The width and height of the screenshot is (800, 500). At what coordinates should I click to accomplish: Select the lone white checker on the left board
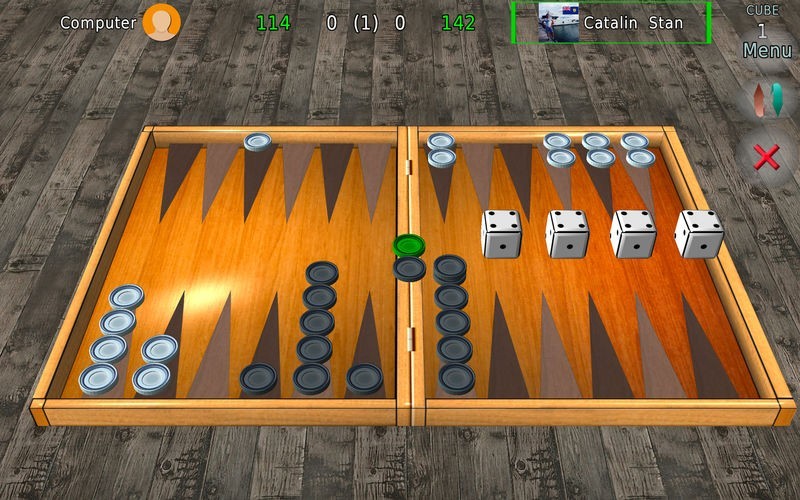point(257,142)
